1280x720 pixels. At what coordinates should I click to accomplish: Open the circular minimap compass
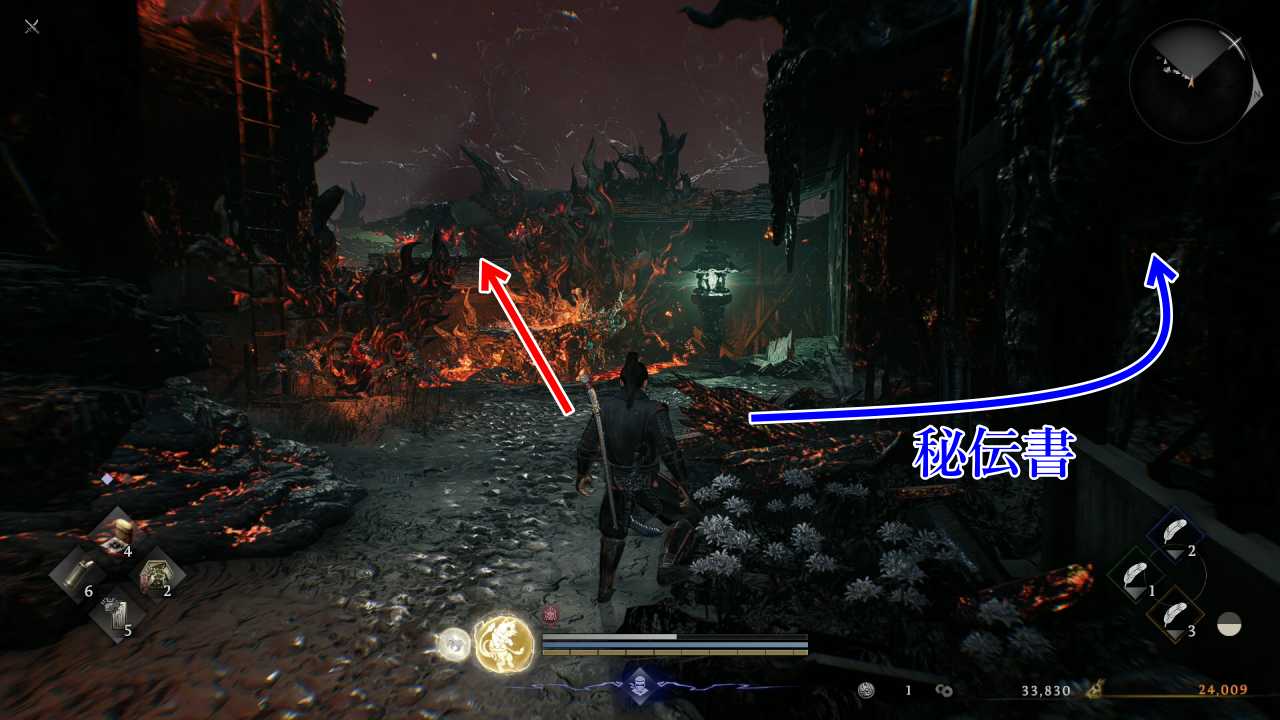(1189, 82)
